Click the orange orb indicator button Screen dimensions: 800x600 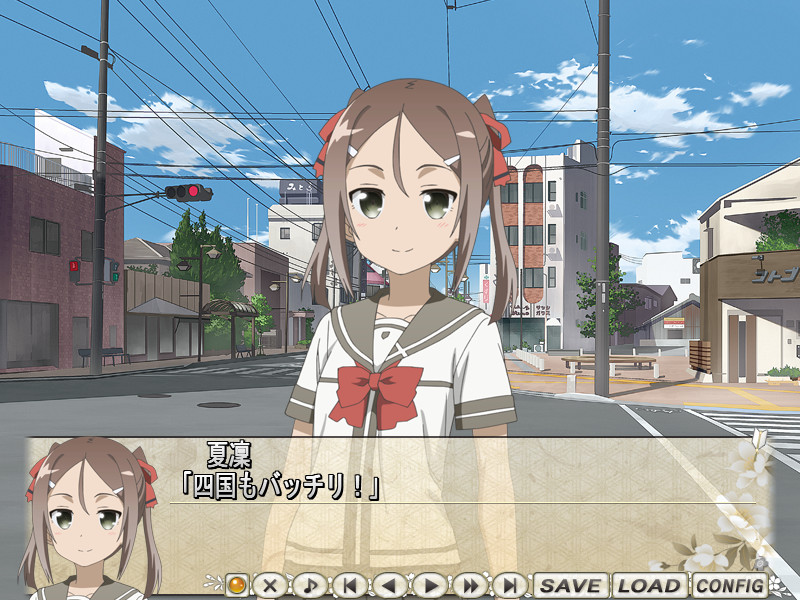pyautogui.click(x=236, y=584)
